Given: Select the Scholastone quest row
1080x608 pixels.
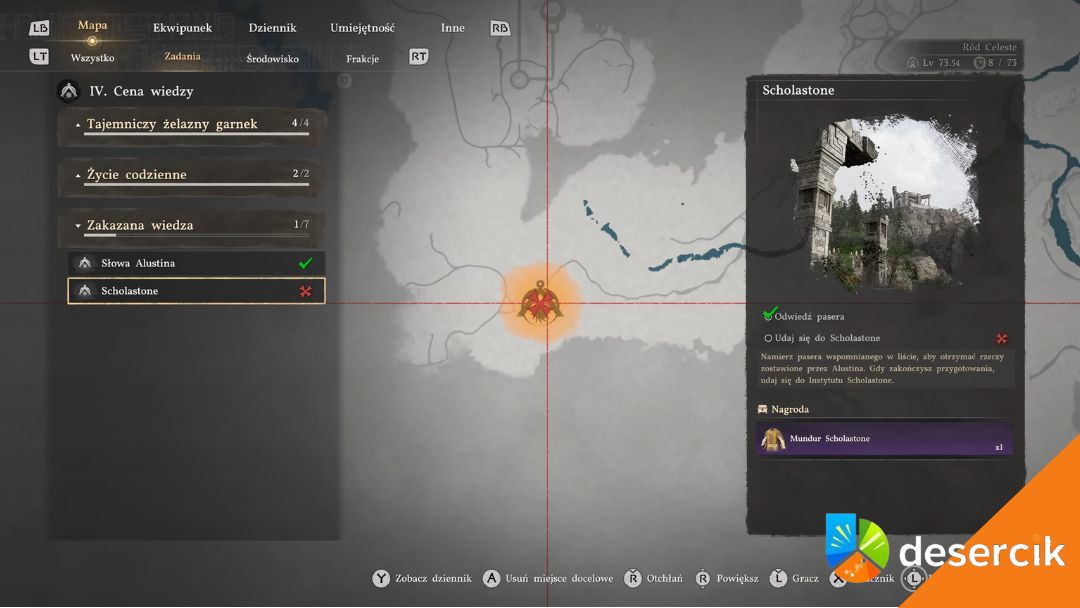Looking at the screenshot, I should click(x=196, y=291).
